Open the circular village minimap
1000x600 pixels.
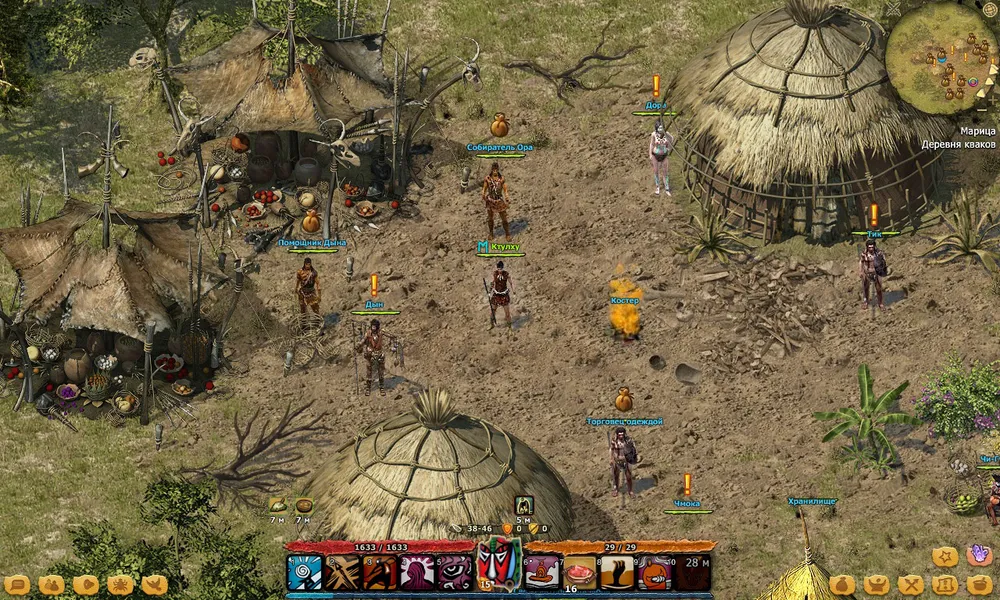(941, 58)
